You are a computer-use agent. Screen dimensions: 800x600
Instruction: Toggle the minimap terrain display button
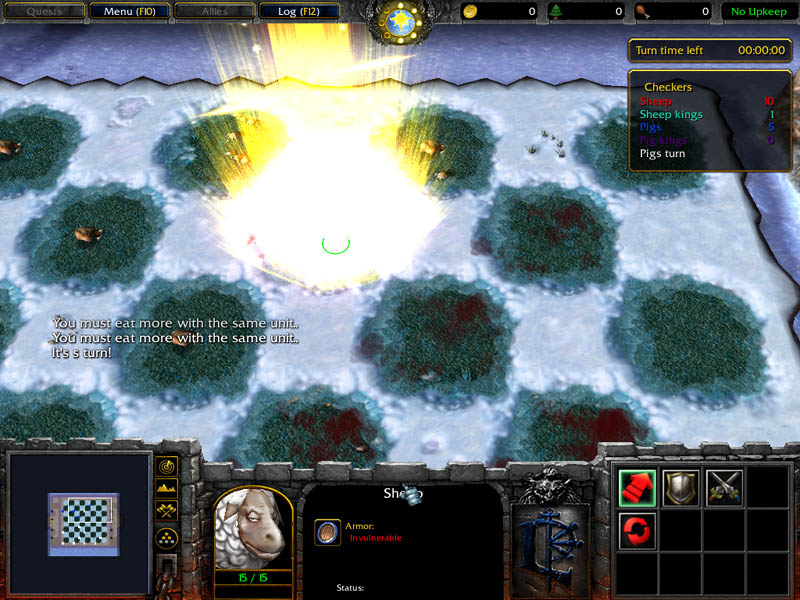click(x=167, y=489)
